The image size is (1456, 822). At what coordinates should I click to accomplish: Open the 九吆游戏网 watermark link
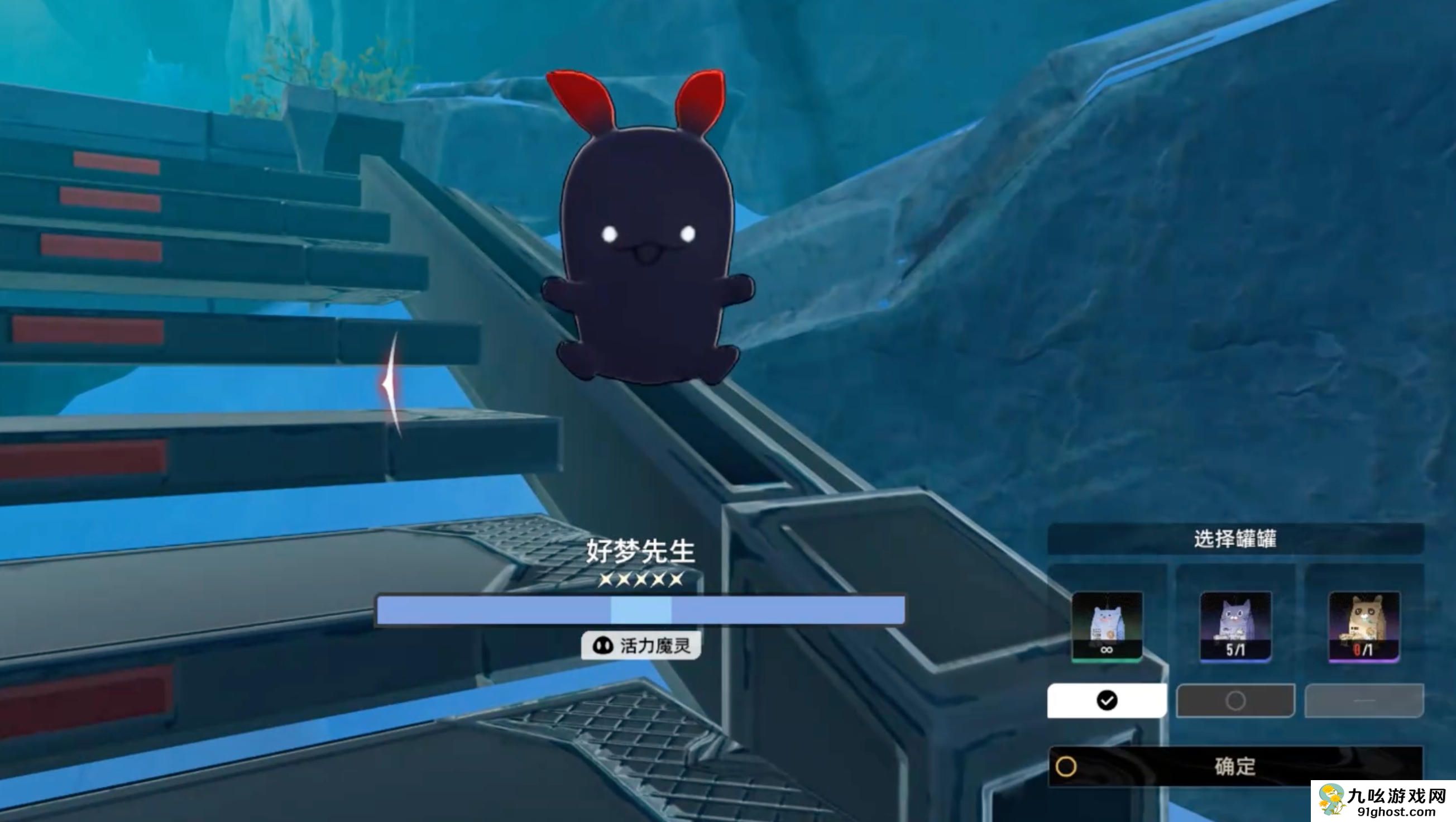pos(1383,802)
